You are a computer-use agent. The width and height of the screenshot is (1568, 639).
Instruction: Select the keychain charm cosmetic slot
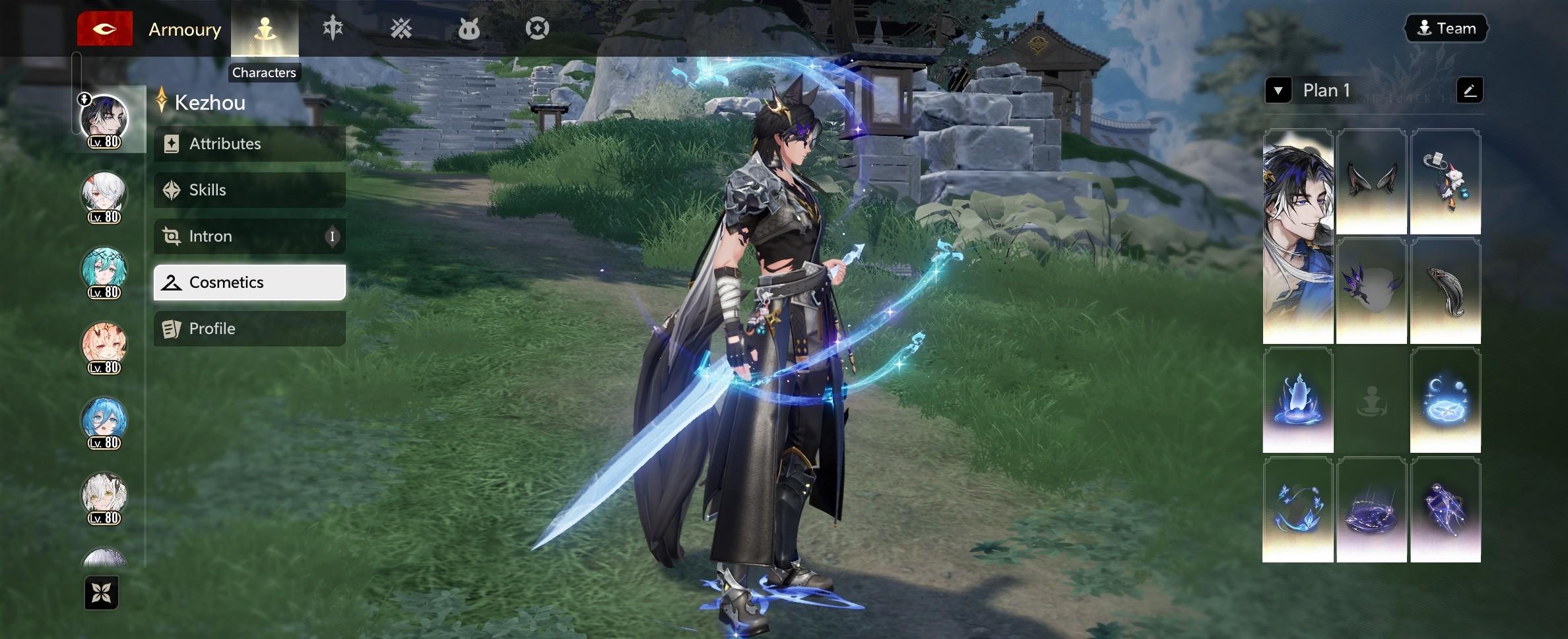pos(1445,182)
